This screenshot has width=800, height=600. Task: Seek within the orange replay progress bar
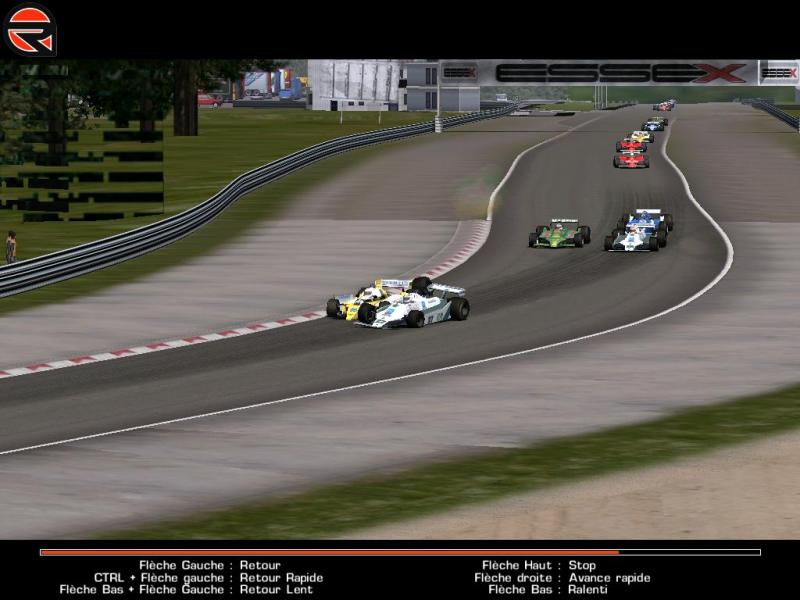330,552
